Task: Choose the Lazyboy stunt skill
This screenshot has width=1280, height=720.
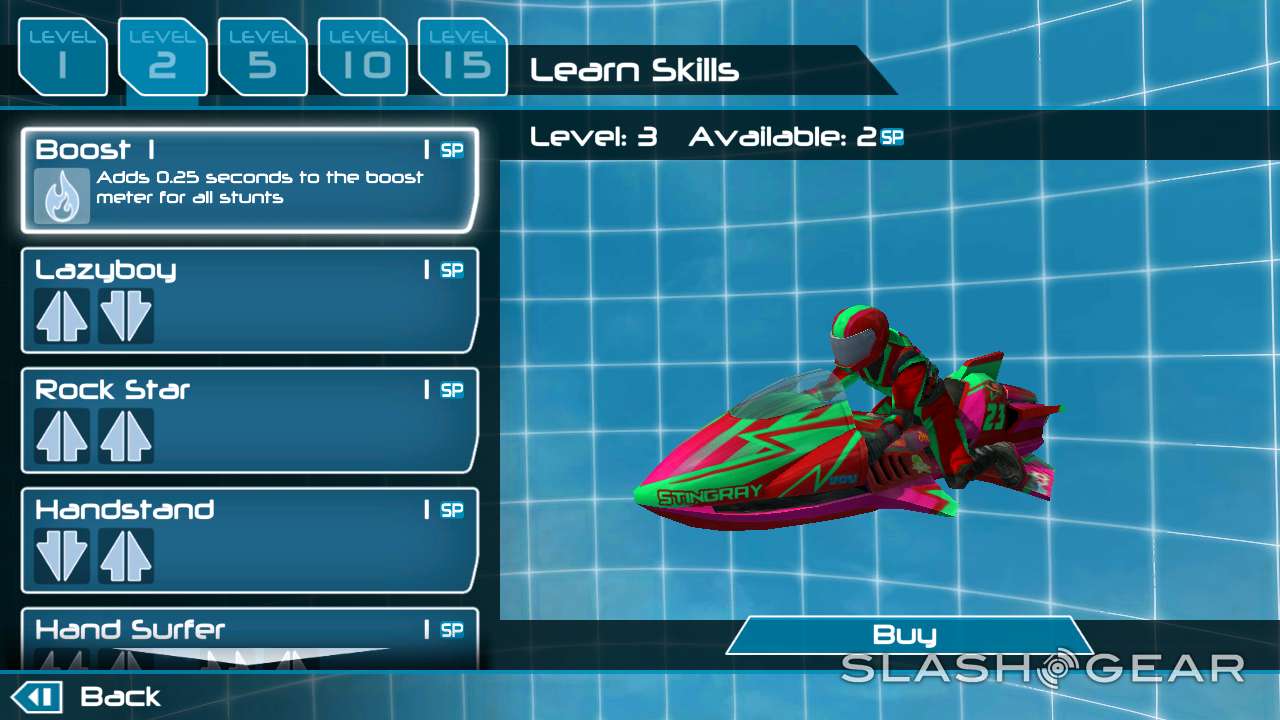Action: coord(249,300)
